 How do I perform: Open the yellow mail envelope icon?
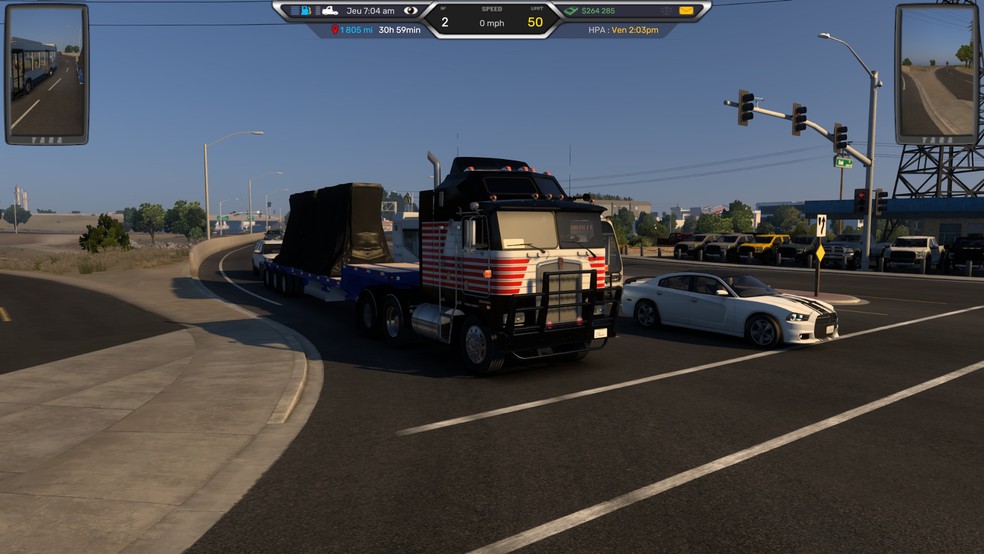pos(686,10)
